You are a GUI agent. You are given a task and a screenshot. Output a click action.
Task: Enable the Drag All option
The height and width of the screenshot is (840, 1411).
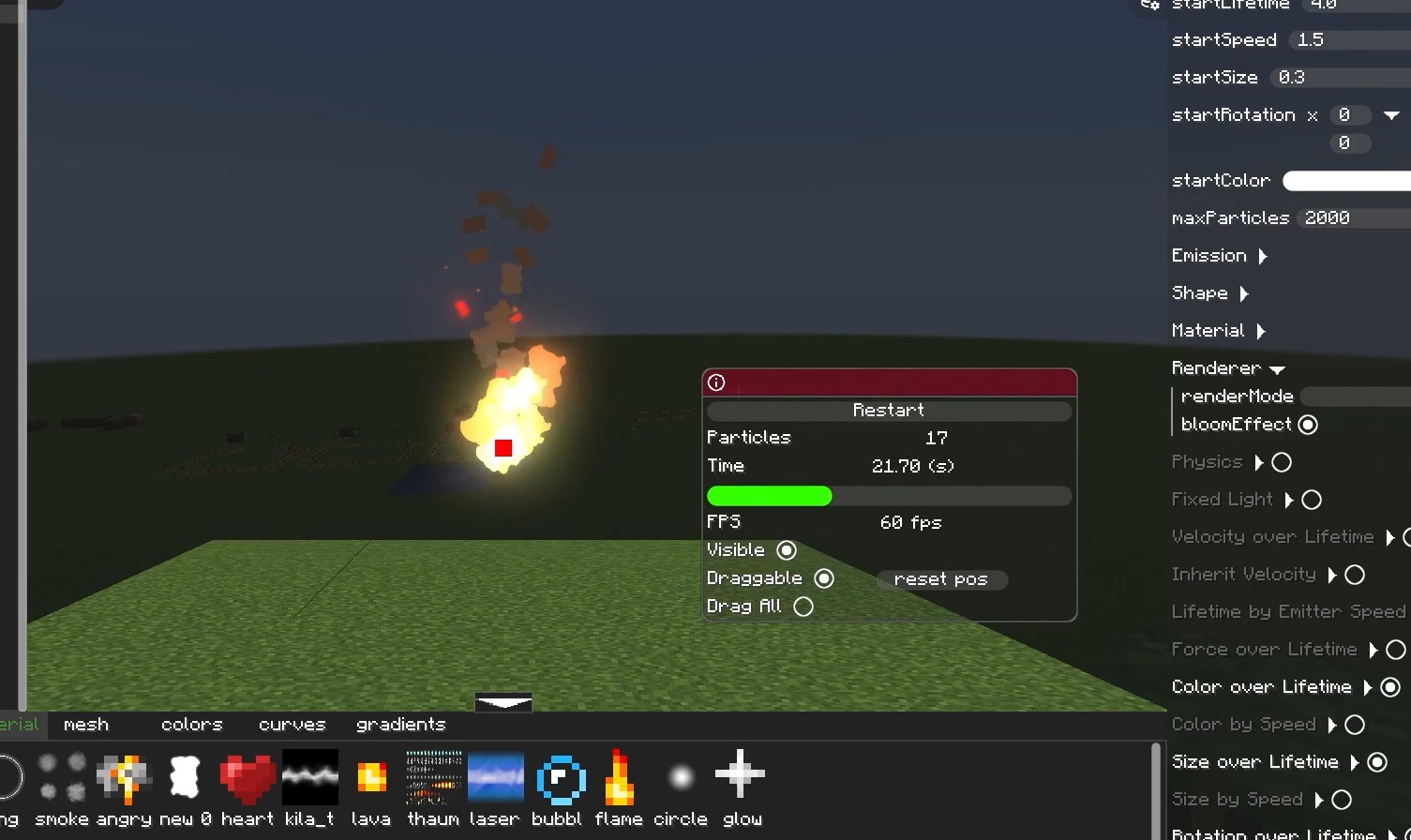[x=803, y=607]
